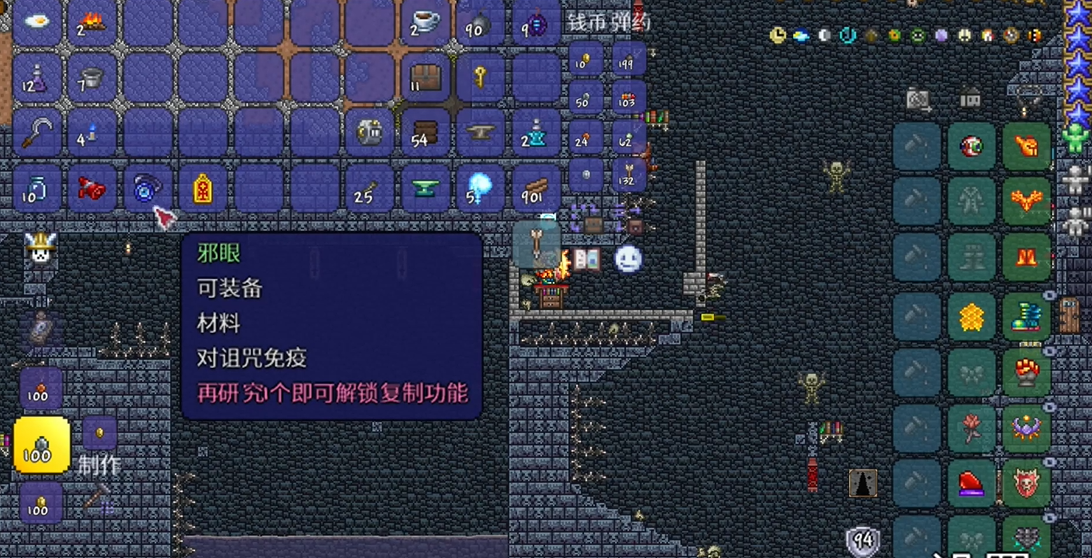Screen dimensions: 1092x558
Task: Select the wood stack of 901
Action: [x=537, y=188]
